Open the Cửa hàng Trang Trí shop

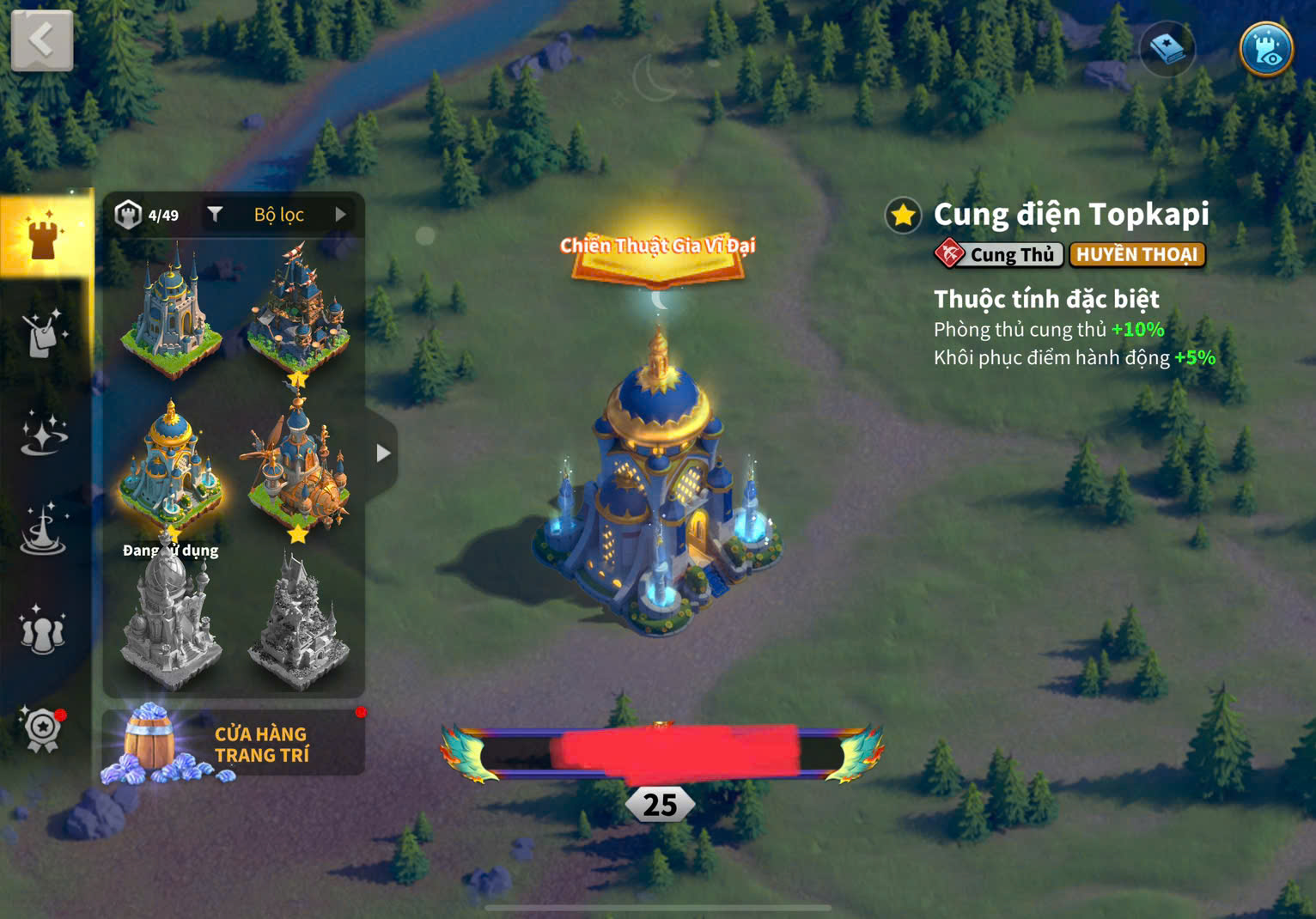tap(233, 744)
